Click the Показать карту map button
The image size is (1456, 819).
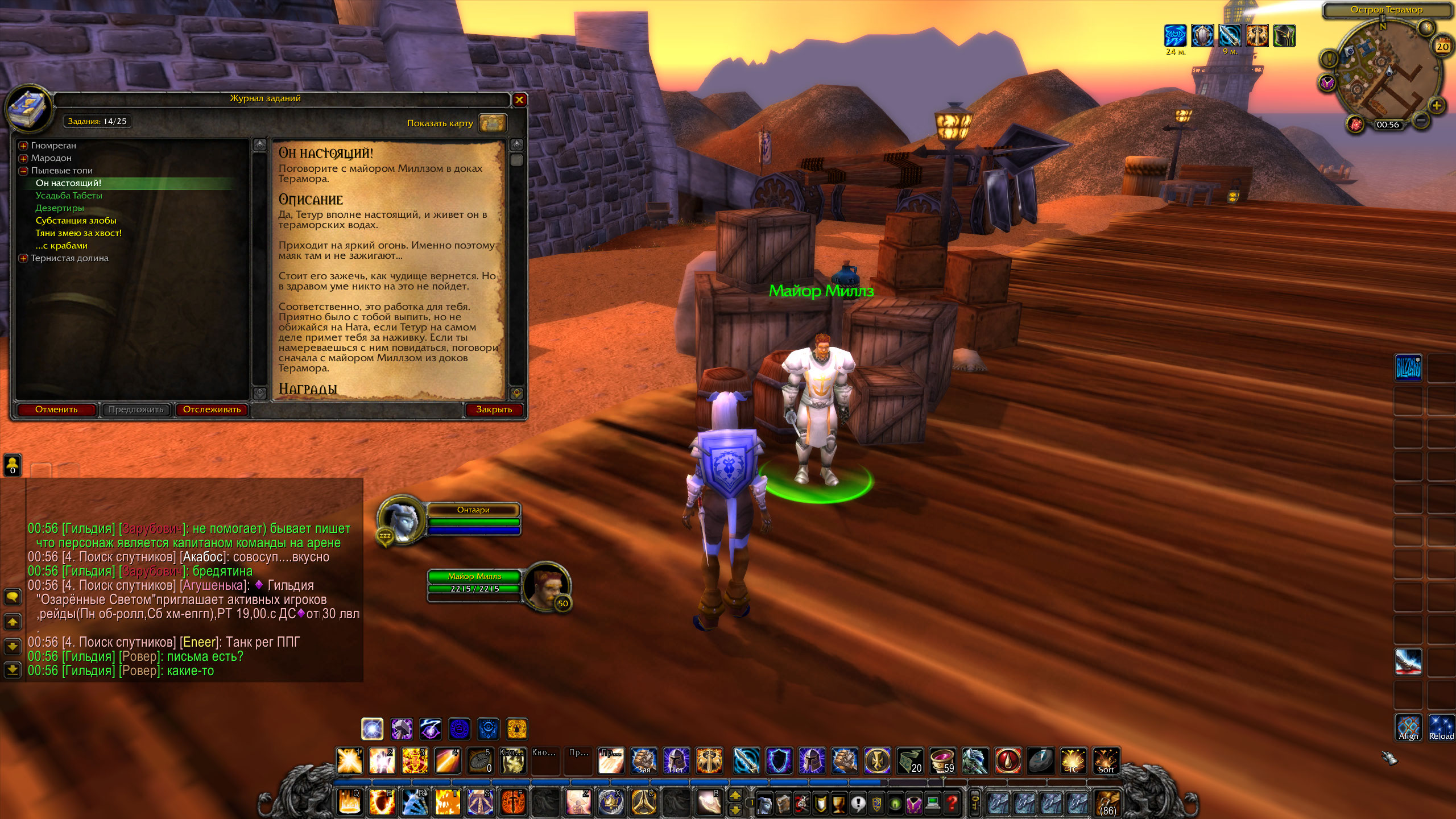(x=492, y=123)
